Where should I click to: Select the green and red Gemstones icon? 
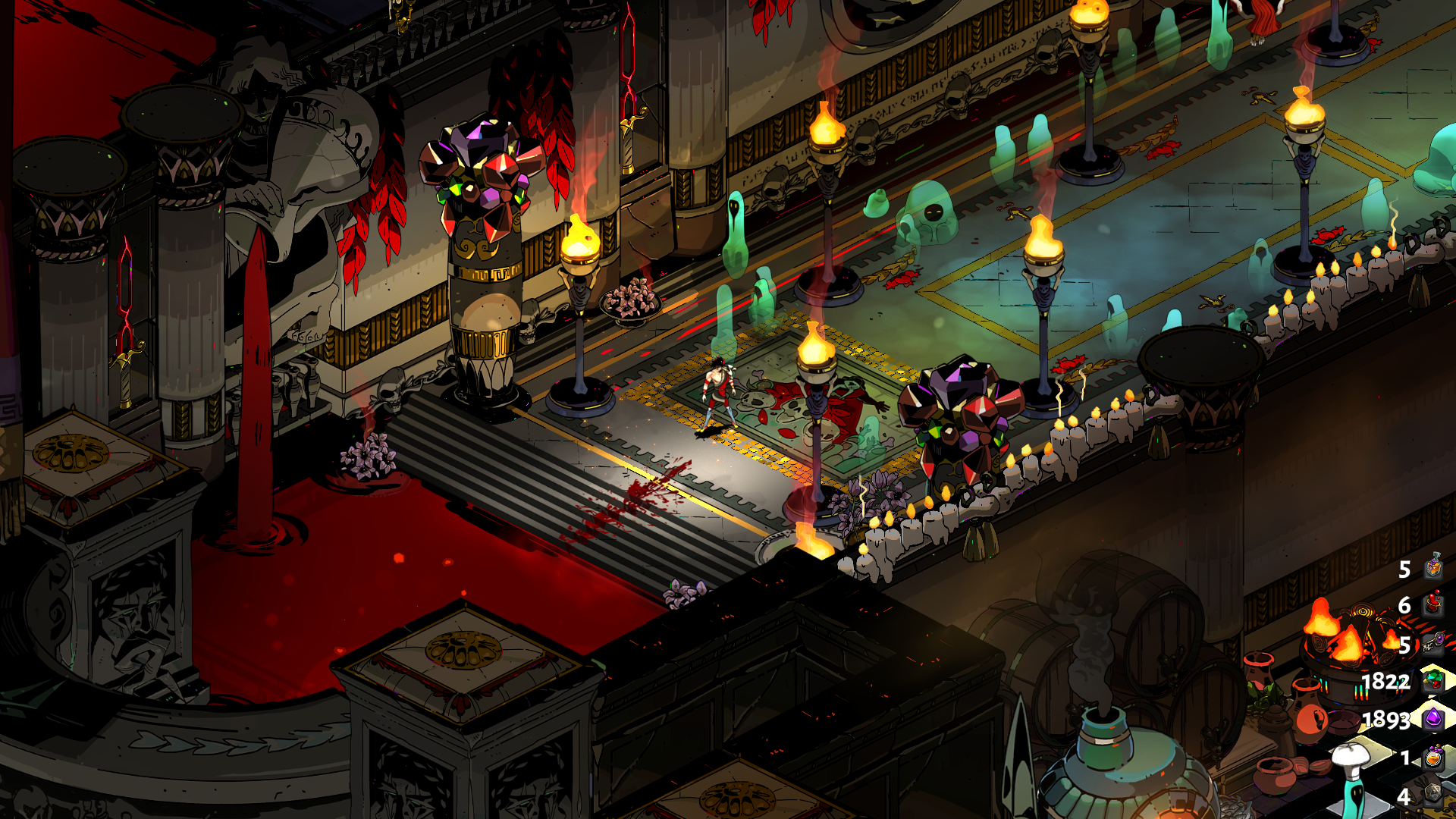tap(1432, 680)
